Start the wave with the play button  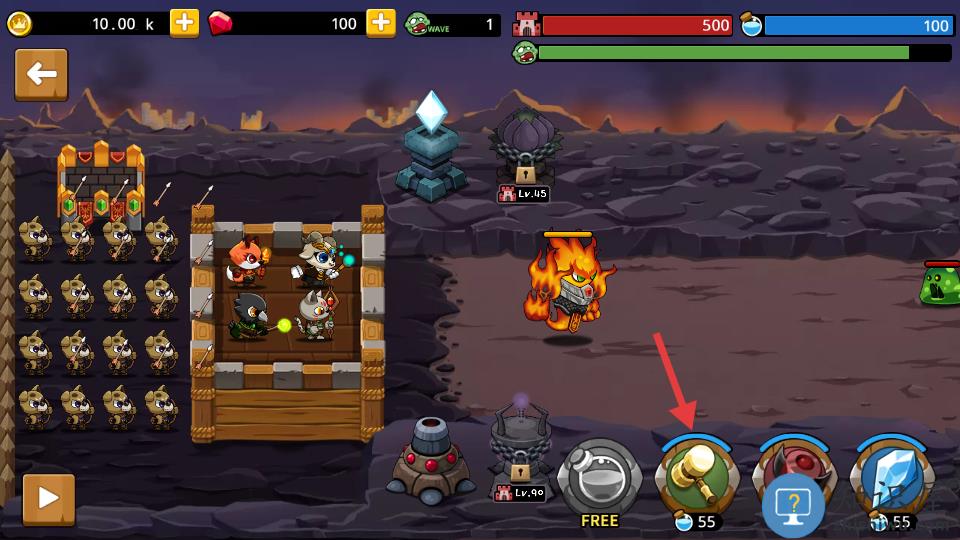48,498
